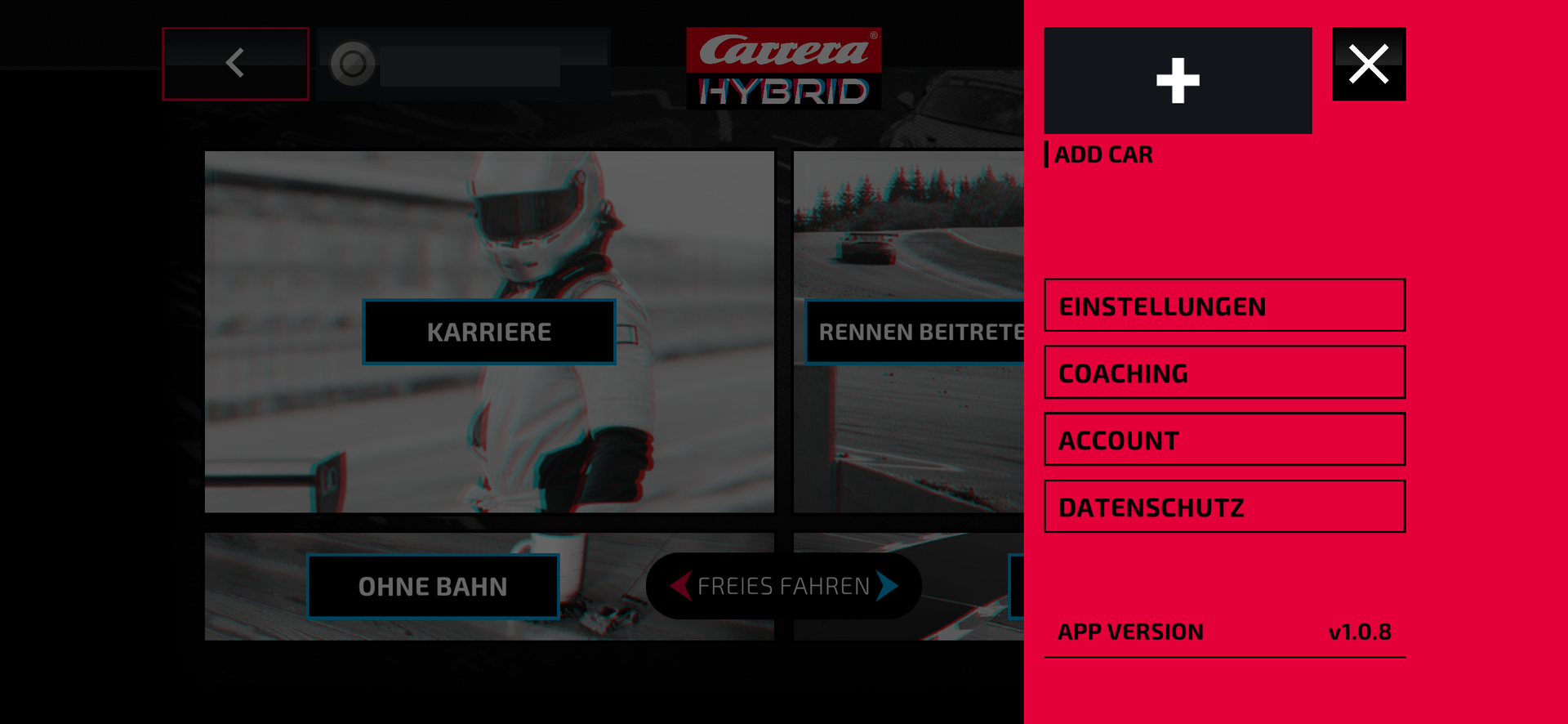This screenshot has height=724, width=1568.
Task: Go to the Account page
Action: (1224, 440)
